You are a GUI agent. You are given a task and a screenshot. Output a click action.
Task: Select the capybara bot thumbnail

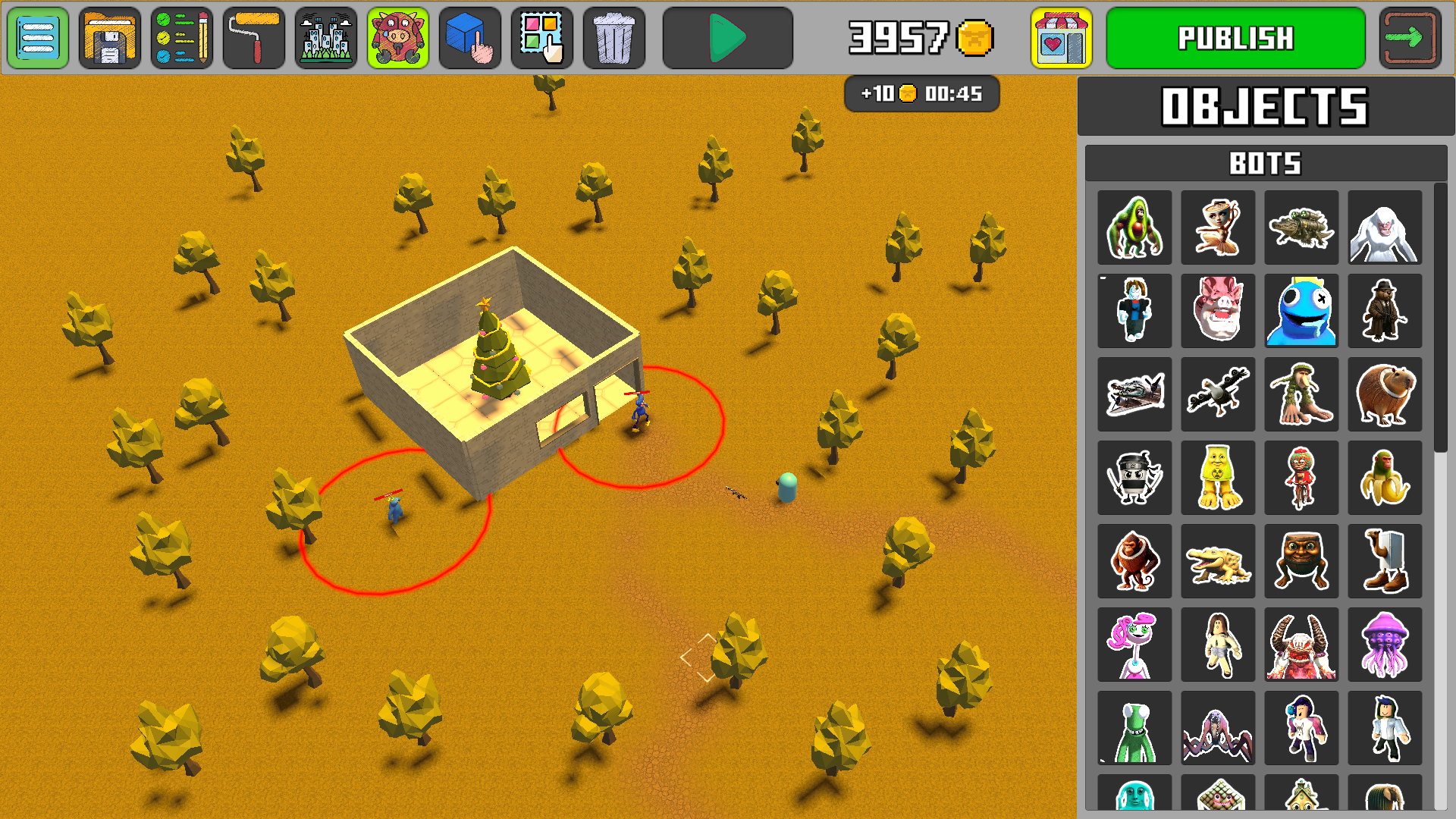point(1385,394)
